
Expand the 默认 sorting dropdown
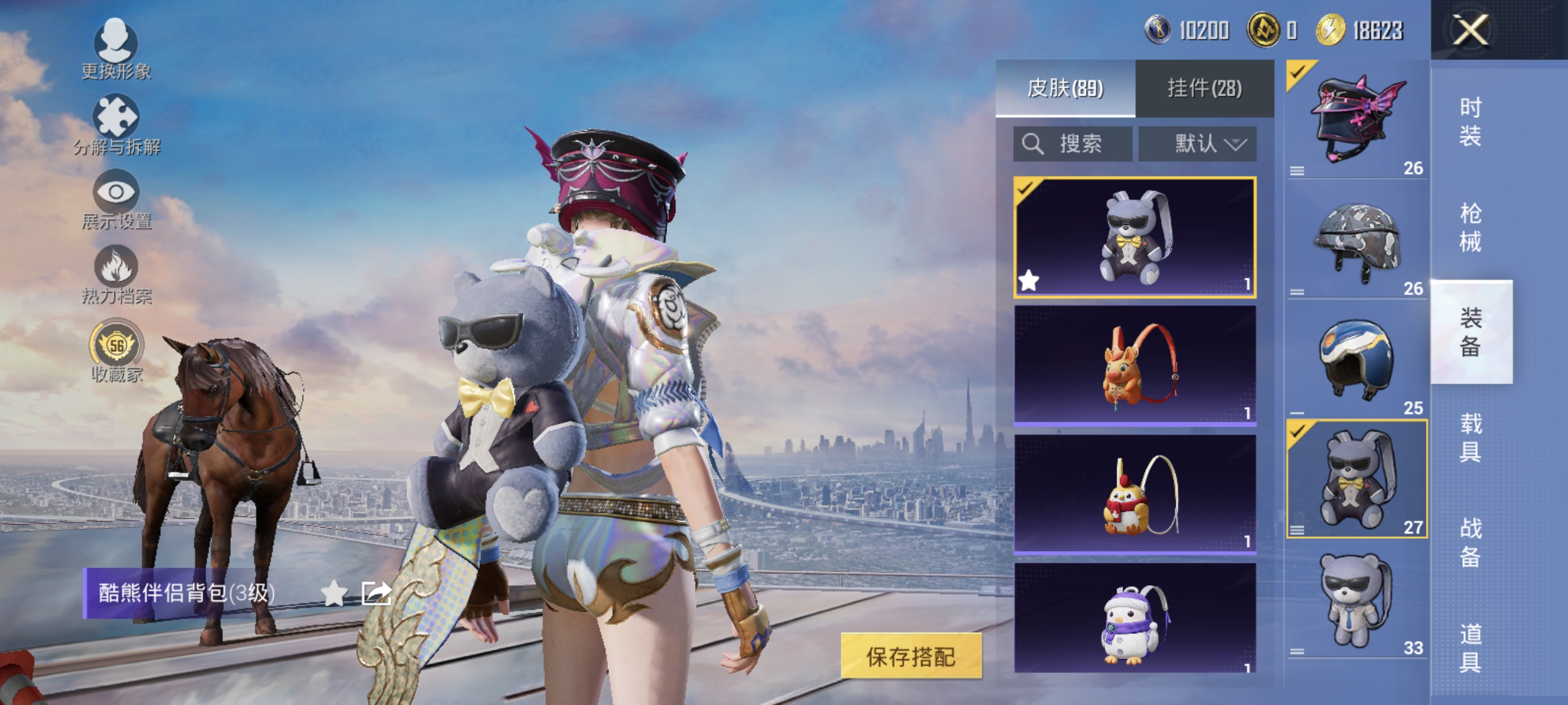point(1198,144)
